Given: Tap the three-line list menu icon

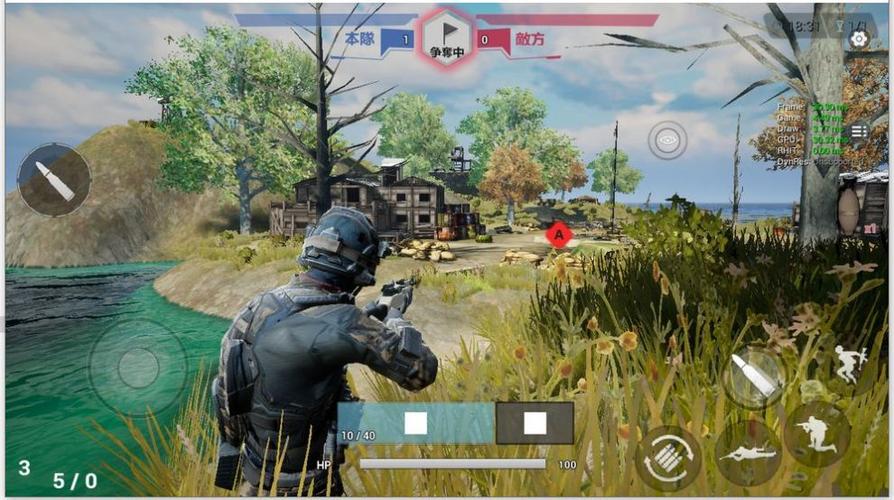Looking at the screenshot, I should tap(859, 131).
